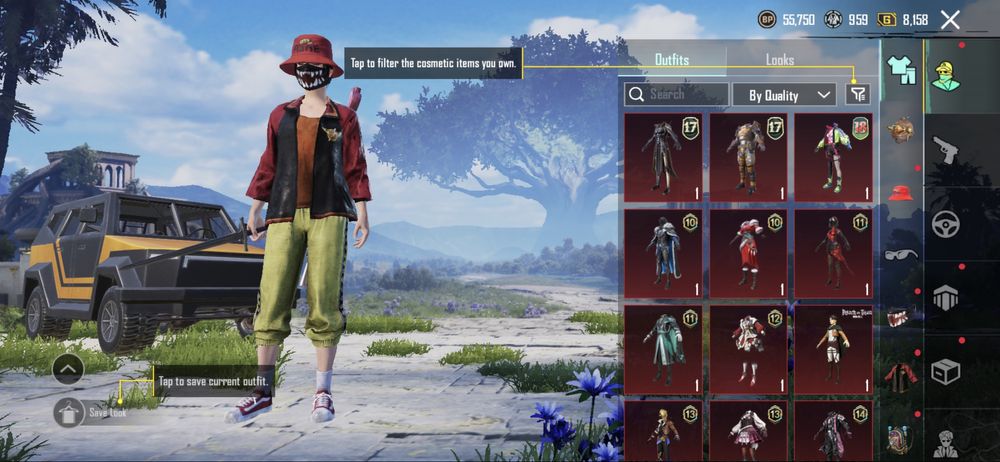This screenshot has width=1000, height=462.
Task: Choose the full outfit sets category
Action: (901, 70)
